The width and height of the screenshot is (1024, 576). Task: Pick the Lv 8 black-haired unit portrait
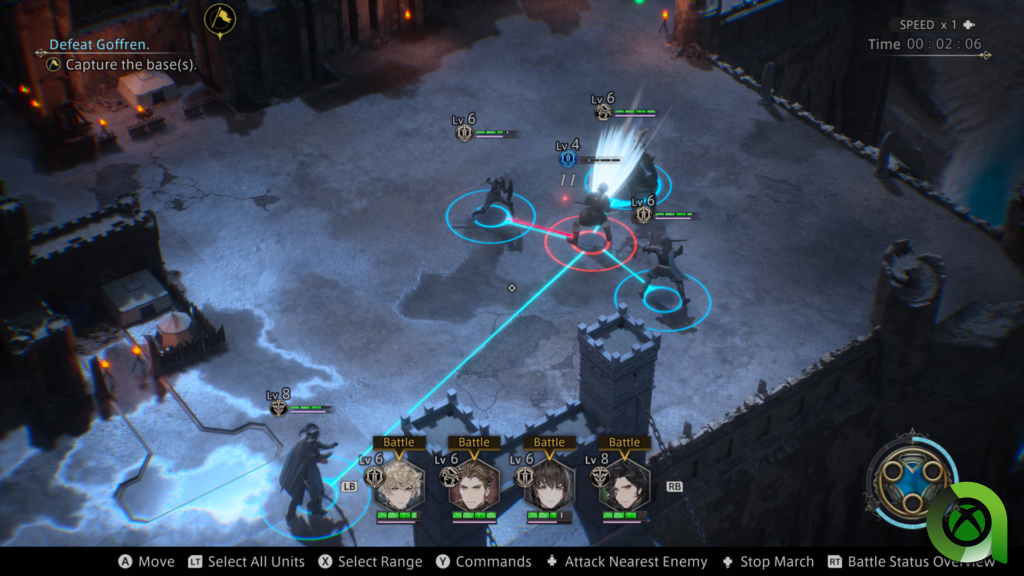[x=625, y=484]
